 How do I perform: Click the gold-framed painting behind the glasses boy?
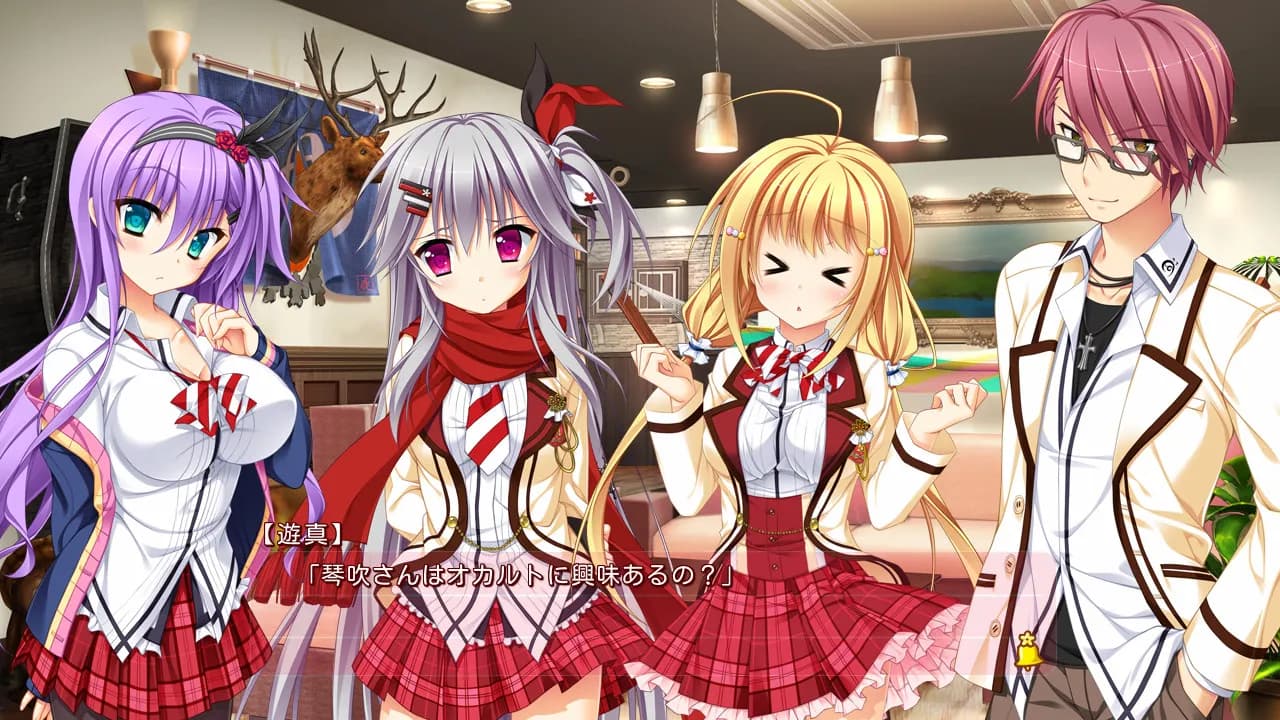coord(970,250)
